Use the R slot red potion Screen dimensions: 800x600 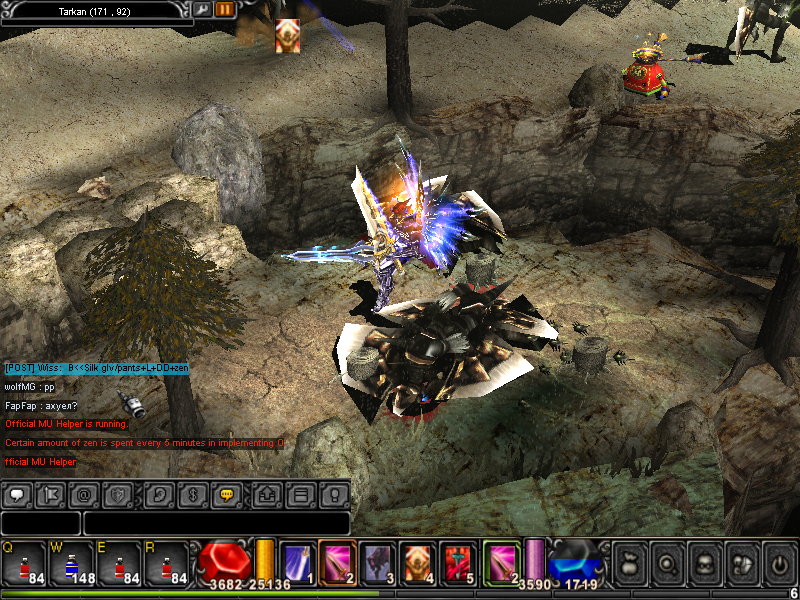(x=166, y=564)
